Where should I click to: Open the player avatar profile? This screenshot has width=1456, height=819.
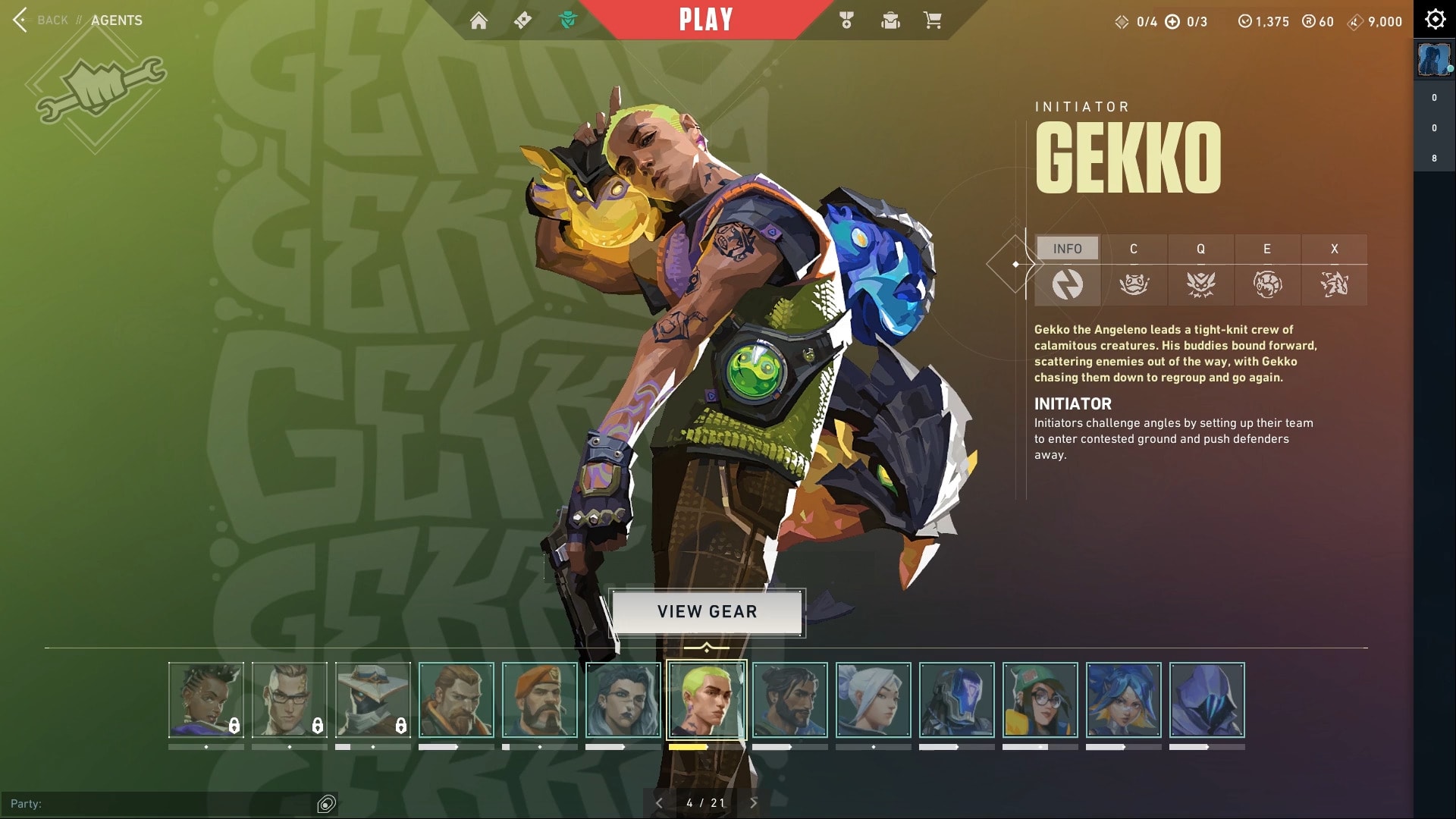click(x=1433, y=59)
